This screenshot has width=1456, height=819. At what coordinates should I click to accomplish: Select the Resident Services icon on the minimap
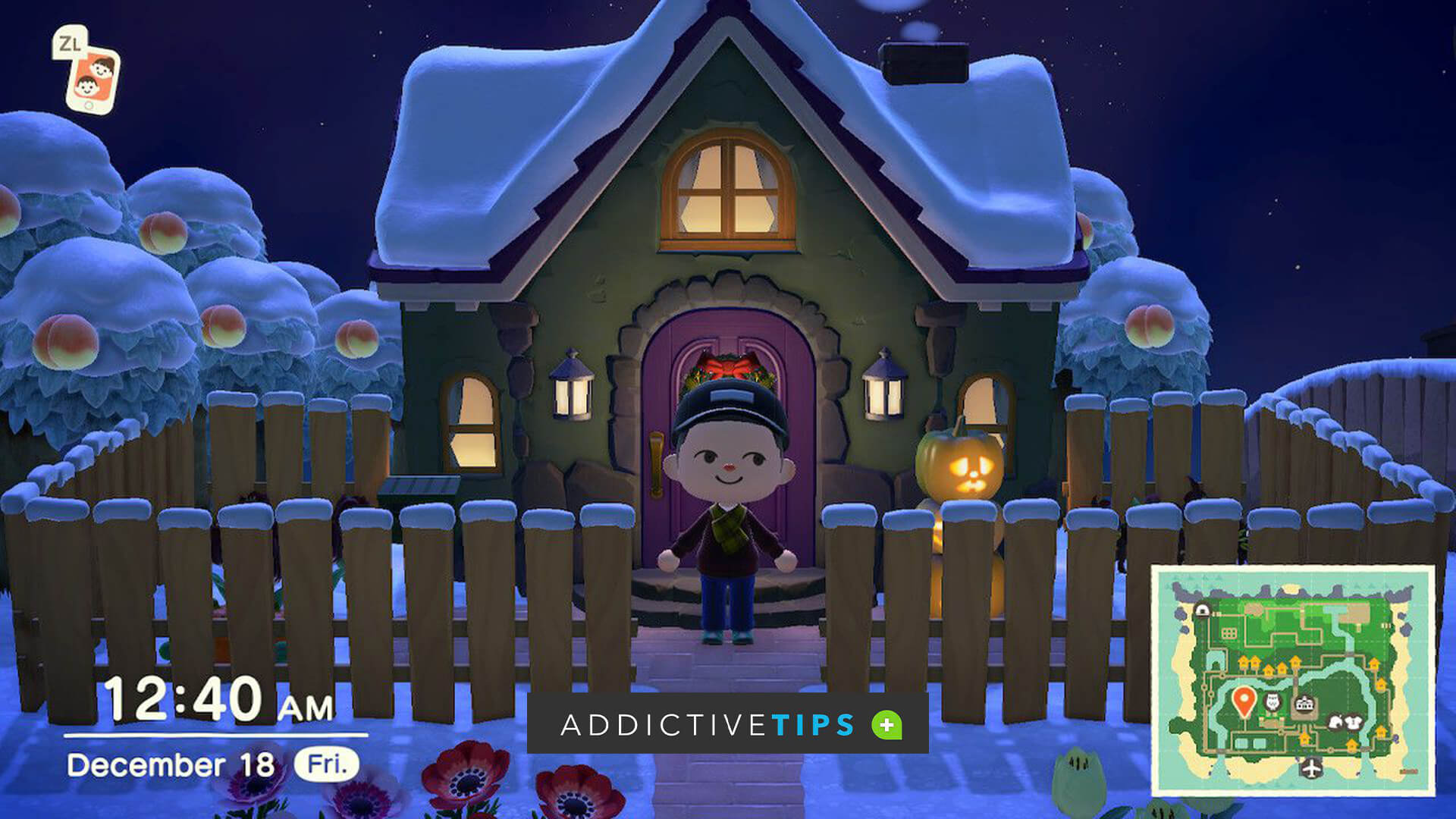(x=1305, y=702)
